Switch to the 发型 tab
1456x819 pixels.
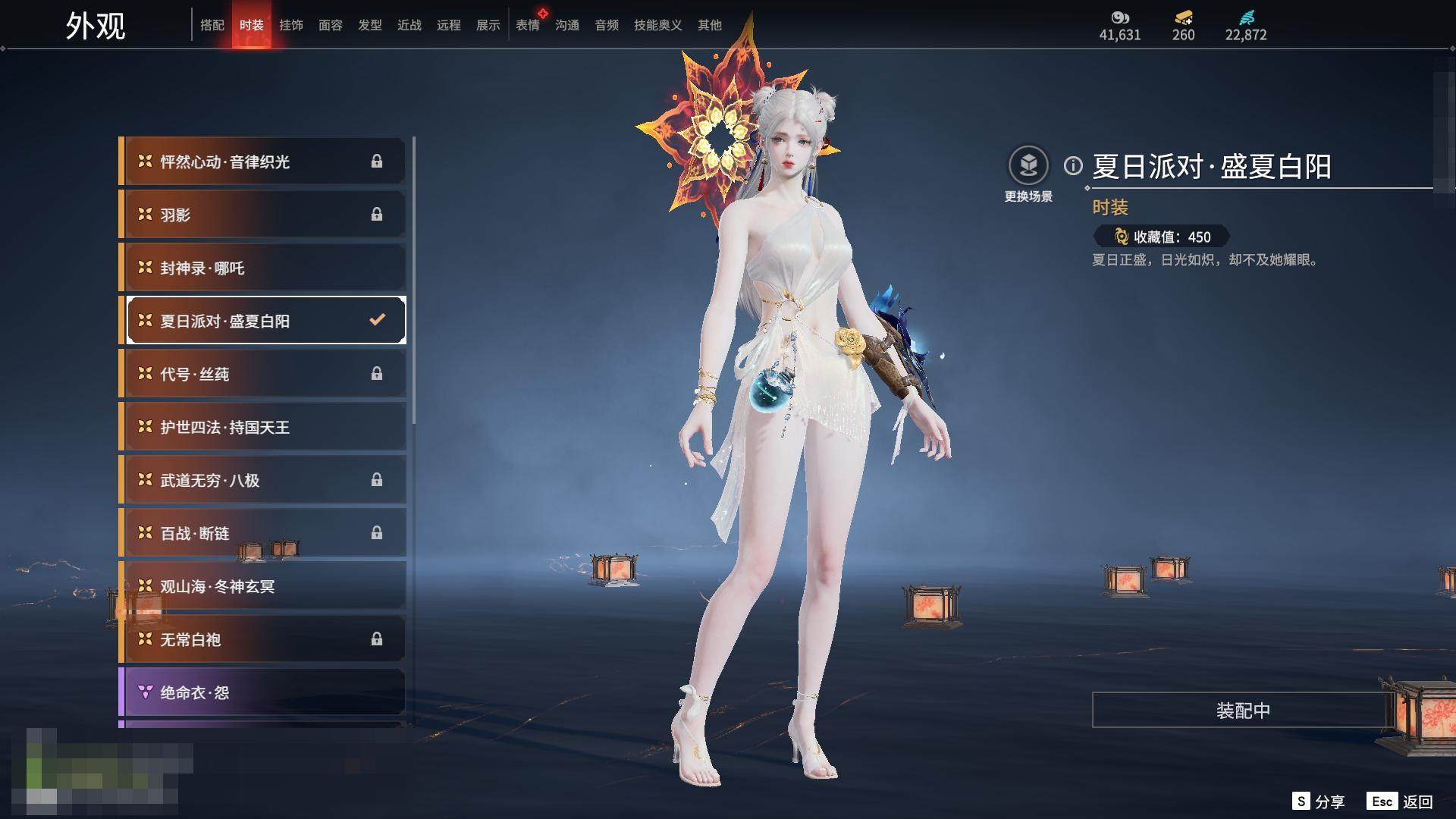click(370, 25)
